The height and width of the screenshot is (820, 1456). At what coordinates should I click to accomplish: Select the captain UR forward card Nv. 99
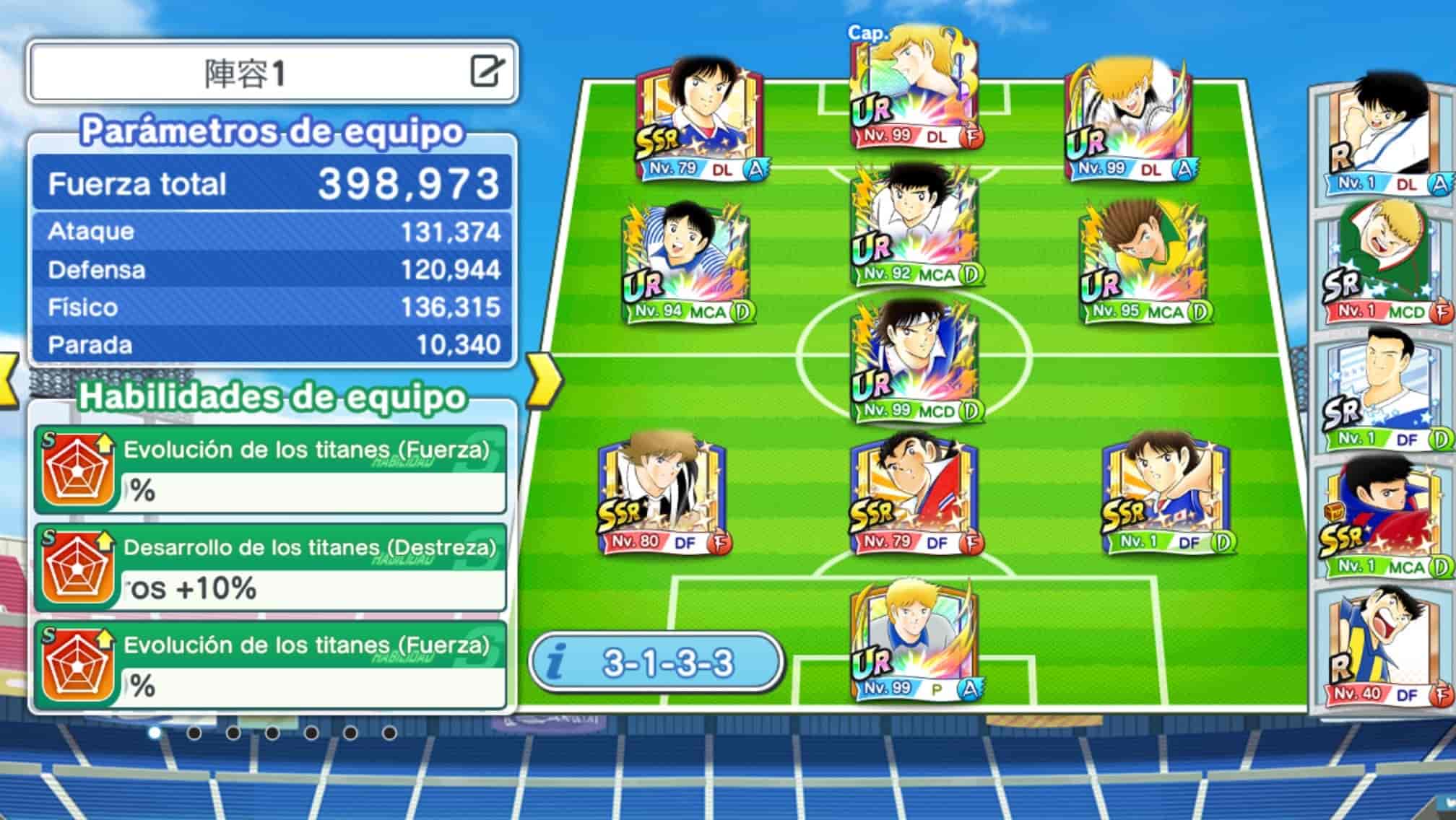pos(914,90)
